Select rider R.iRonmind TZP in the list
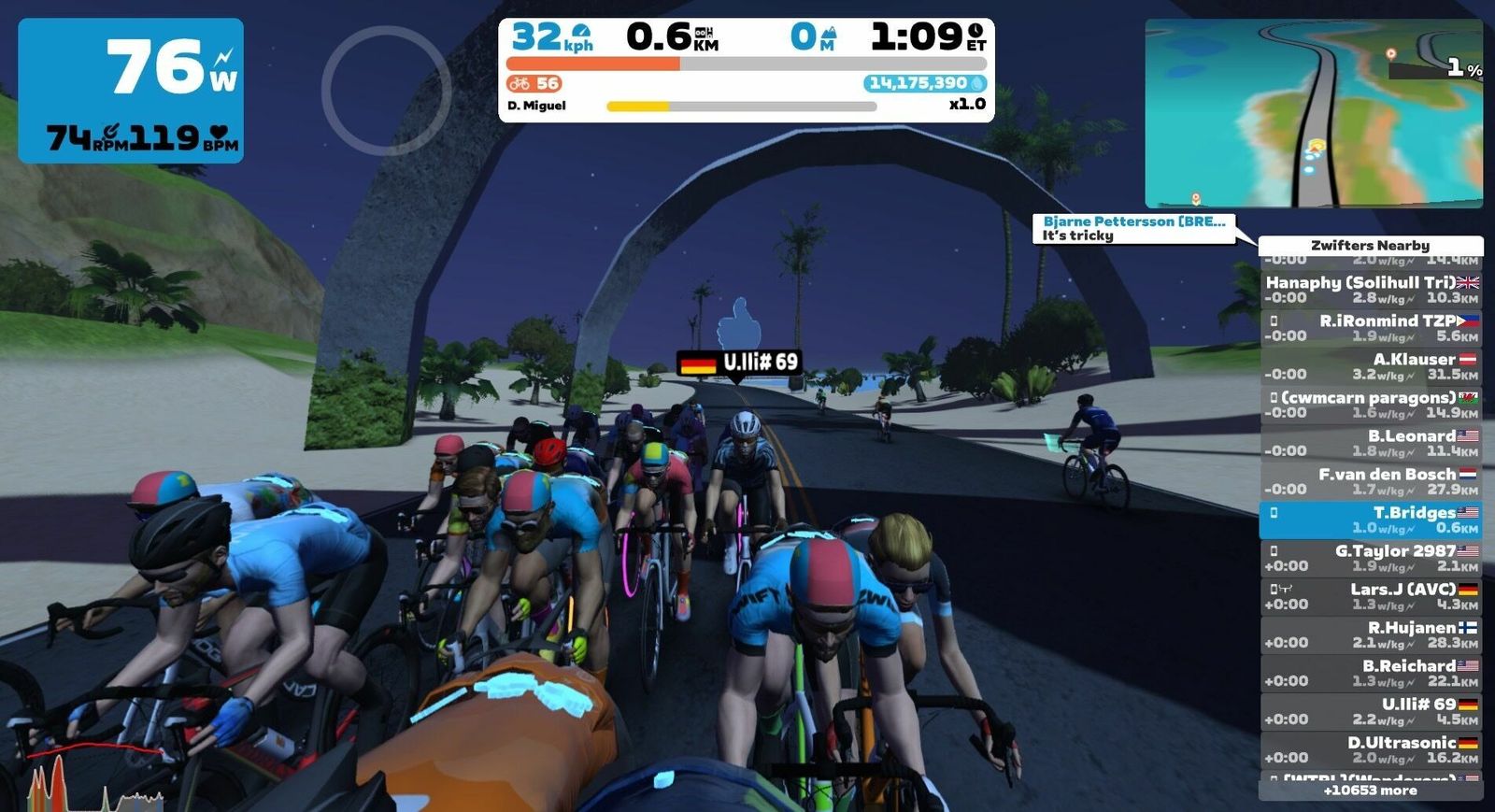 pyautogui.click(x=1371, y=328)
